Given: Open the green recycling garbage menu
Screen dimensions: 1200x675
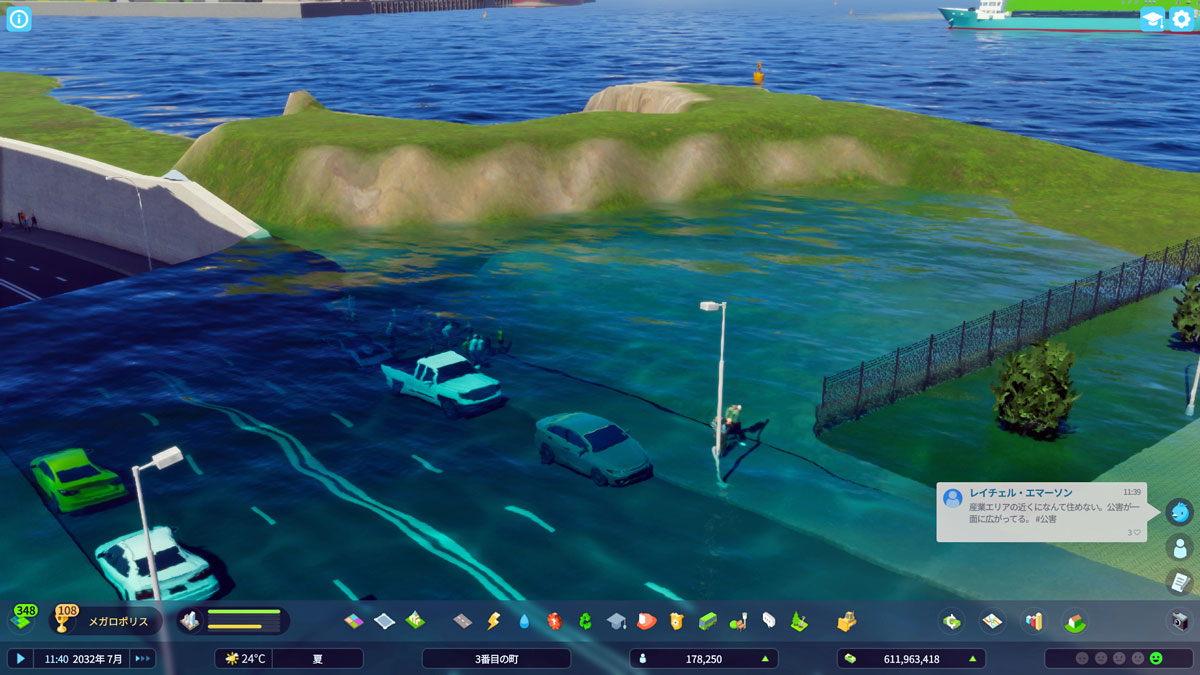Looking at the screenshot, I should pyautogui.click(x=585, y=621).
